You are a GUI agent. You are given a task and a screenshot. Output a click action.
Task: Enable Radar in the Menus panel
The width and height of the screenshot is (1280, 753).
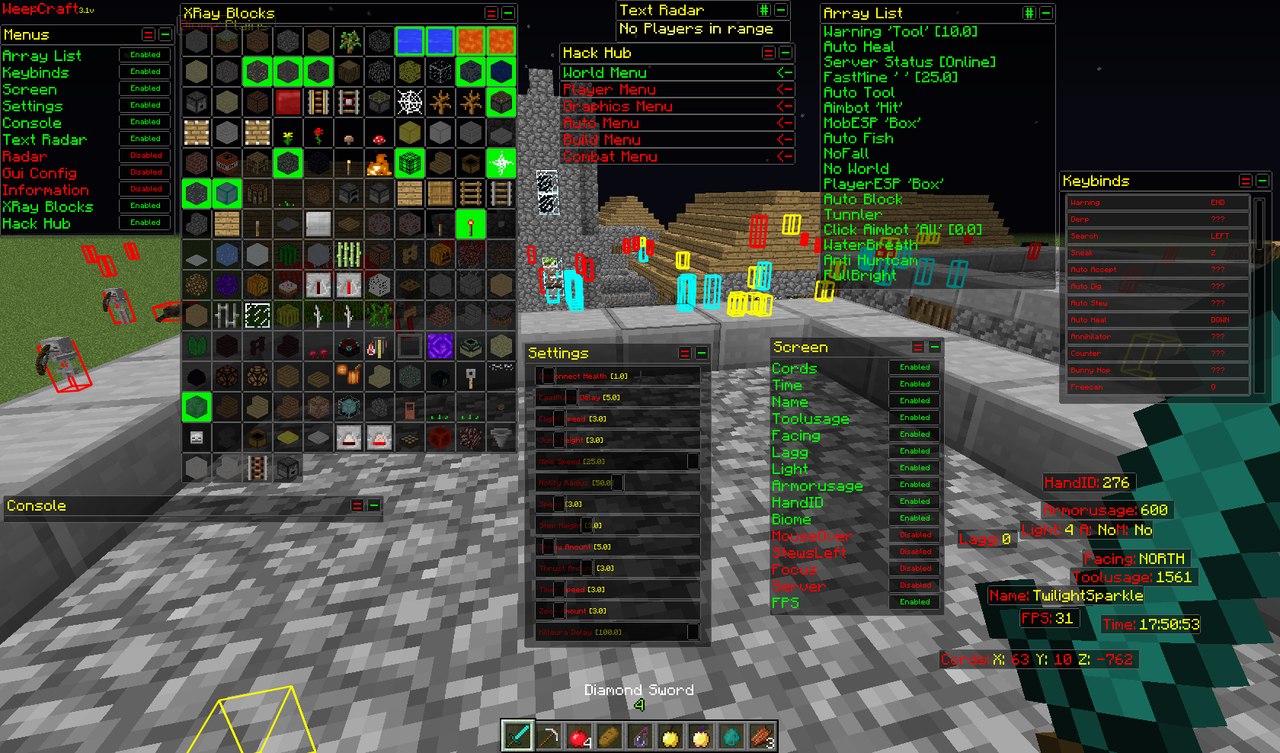pyautogui.click(x=143, y=156)
